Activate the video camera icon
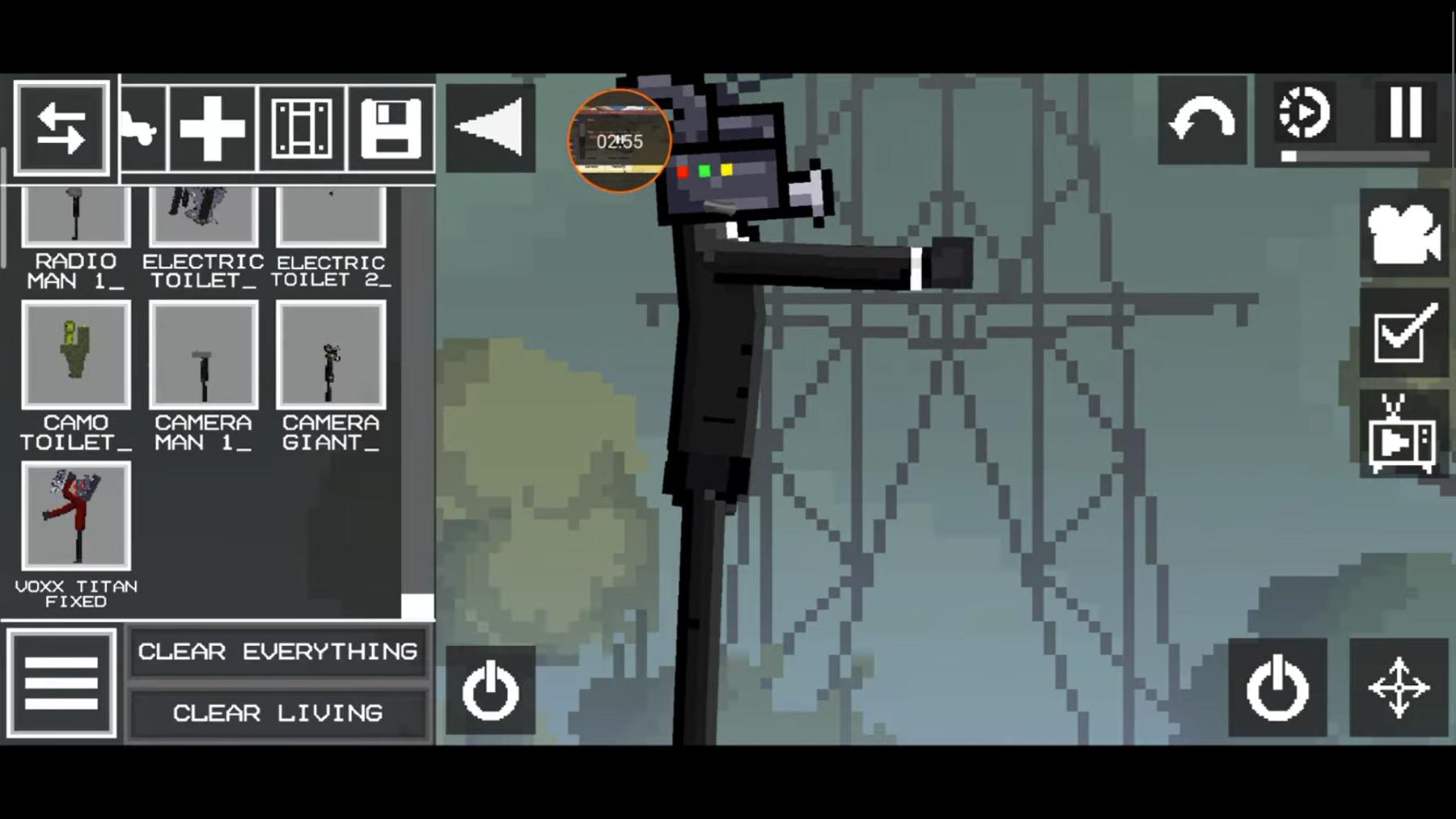Viewport: 1456px width, 819px height. pyautogui.click(x=1403, y=234)
